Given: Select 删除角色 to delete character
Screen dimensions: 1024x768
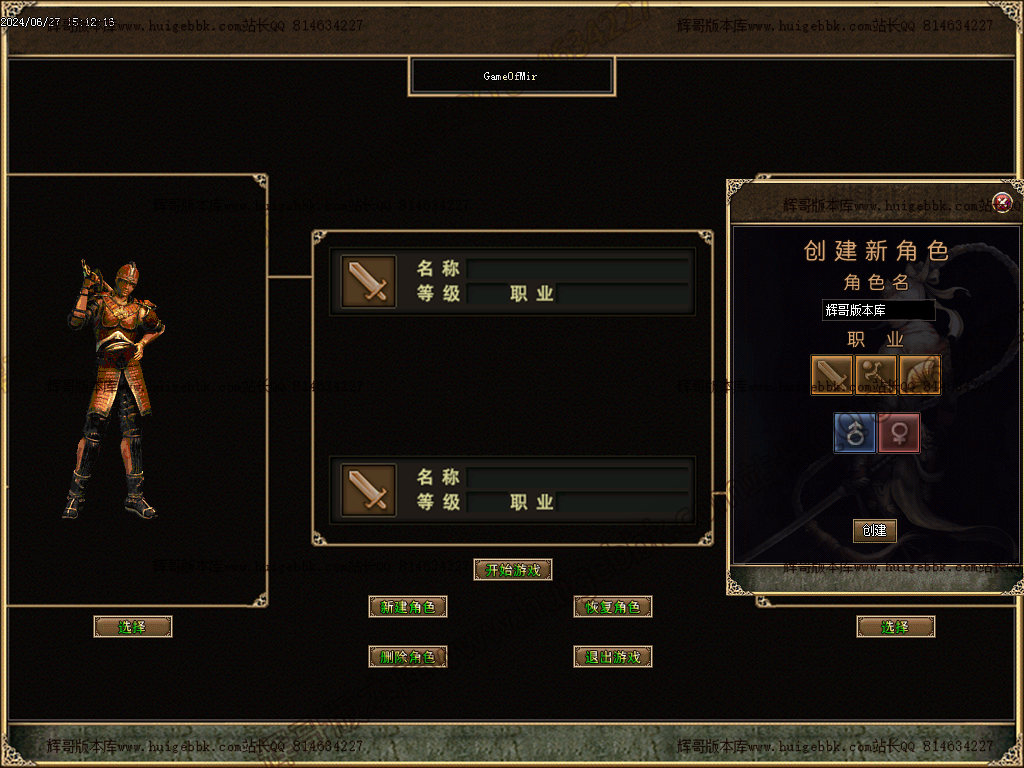Looking at the screenshot, I should tap(408, 657).
